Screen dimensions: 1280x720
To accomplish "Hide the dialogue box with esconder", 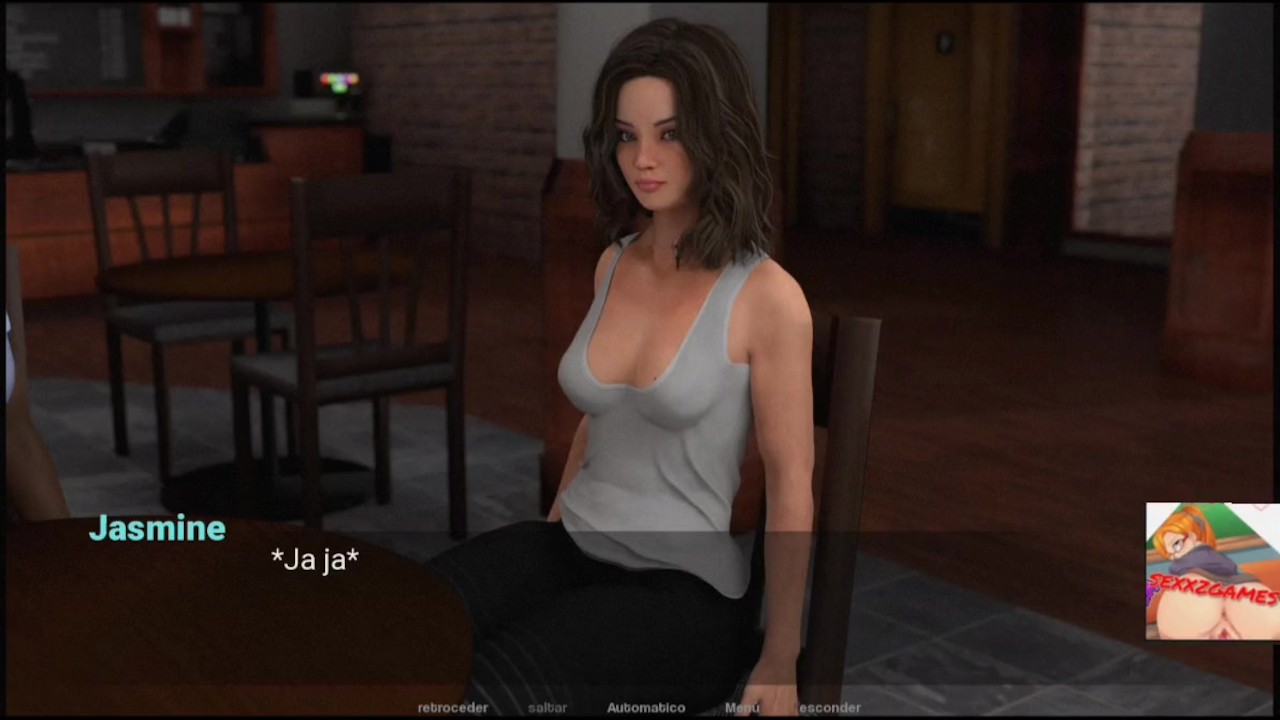I will 829,708.
